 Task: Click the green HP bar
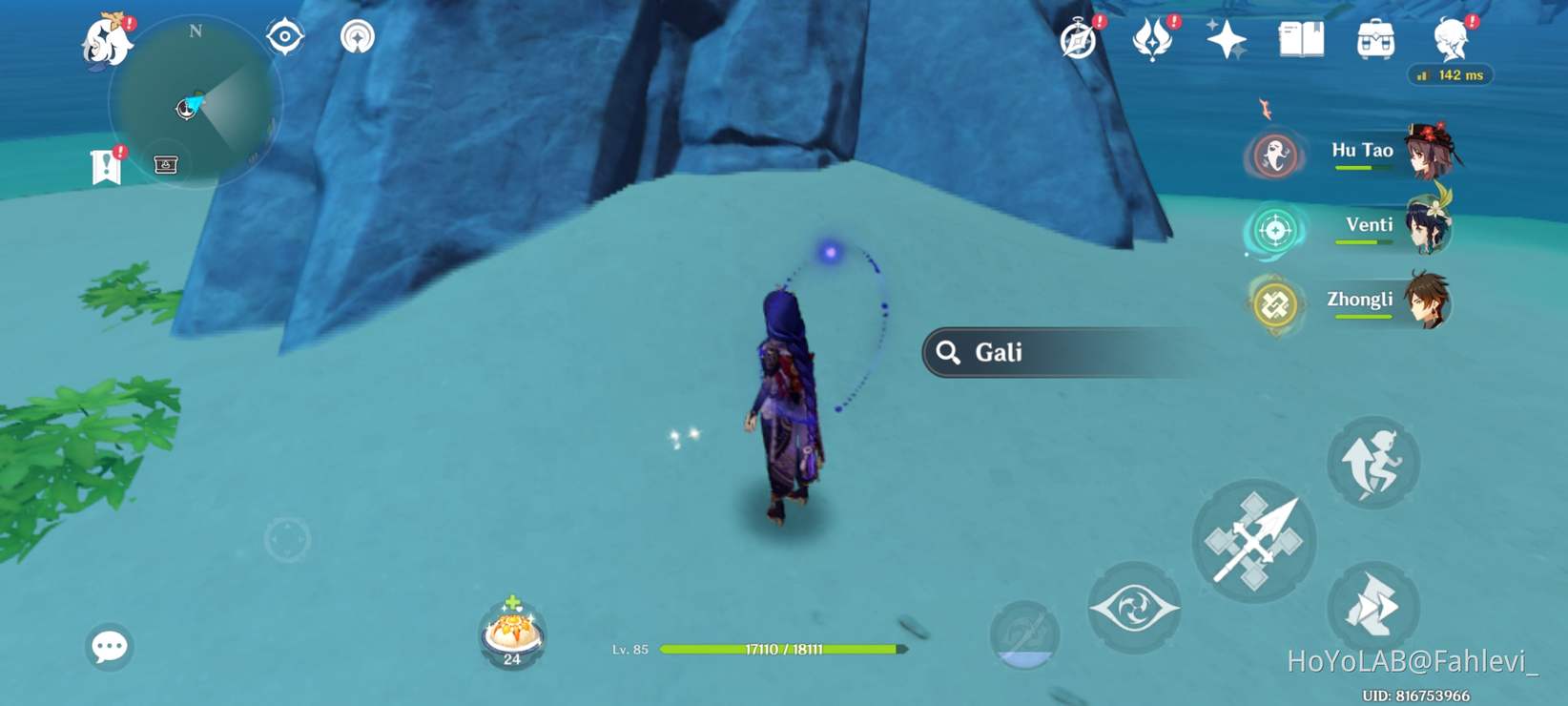[x=784, y=649]
